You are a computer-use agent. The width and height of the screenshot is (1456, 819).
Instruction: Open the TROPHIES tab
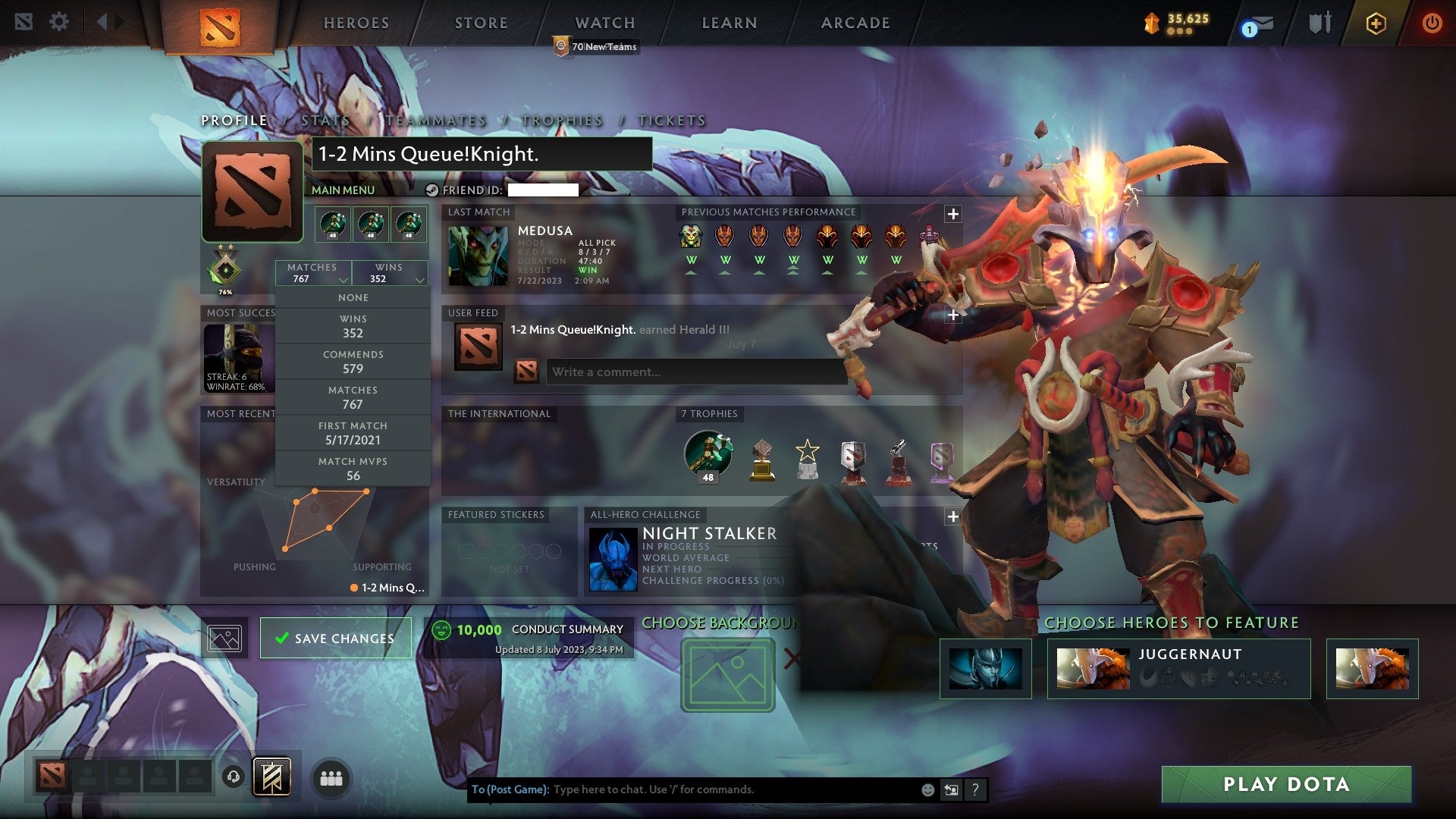pyautogui.click(x=560, y=120)
